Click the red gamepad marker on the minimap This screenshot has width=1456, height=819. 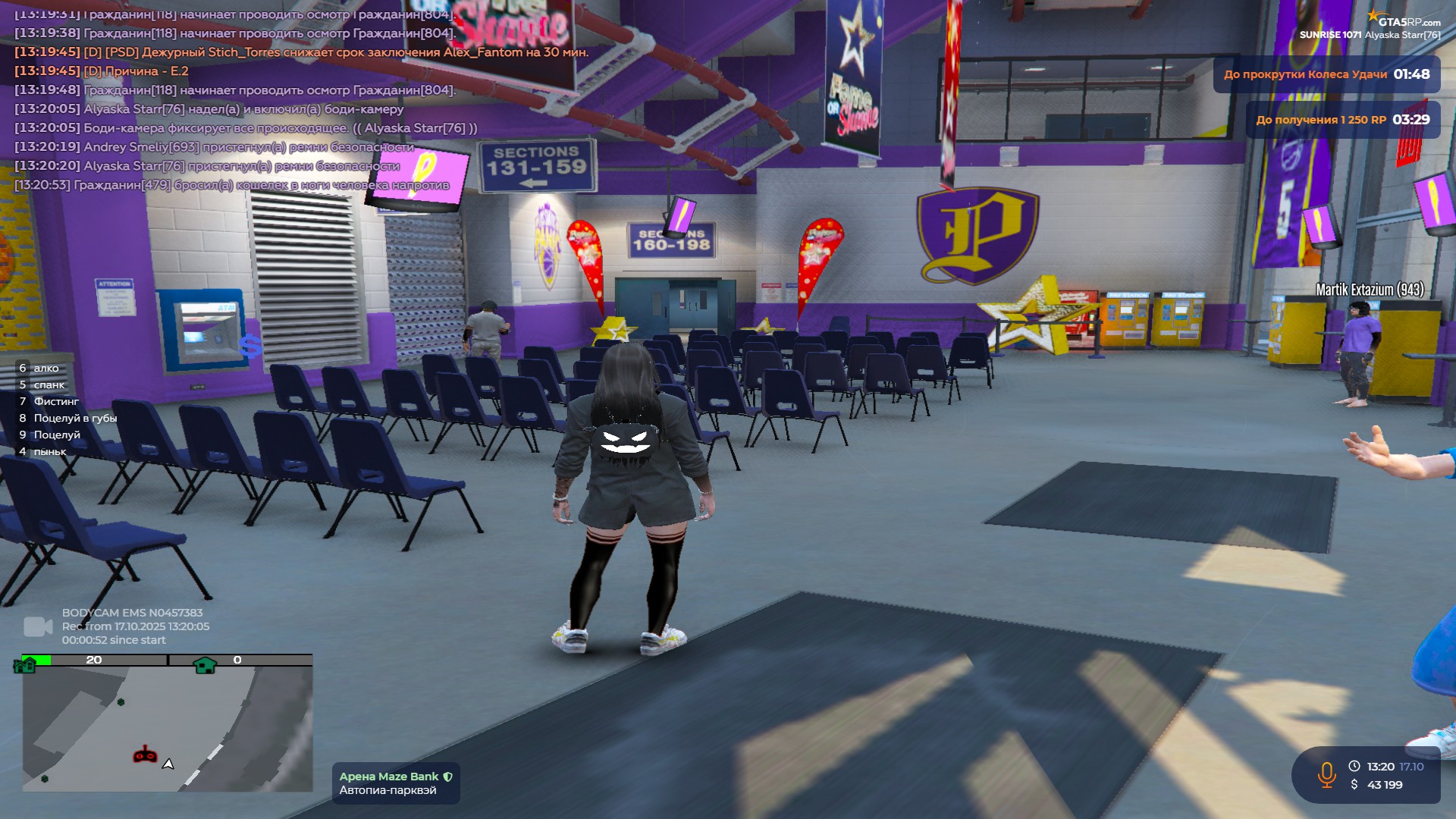145,755
